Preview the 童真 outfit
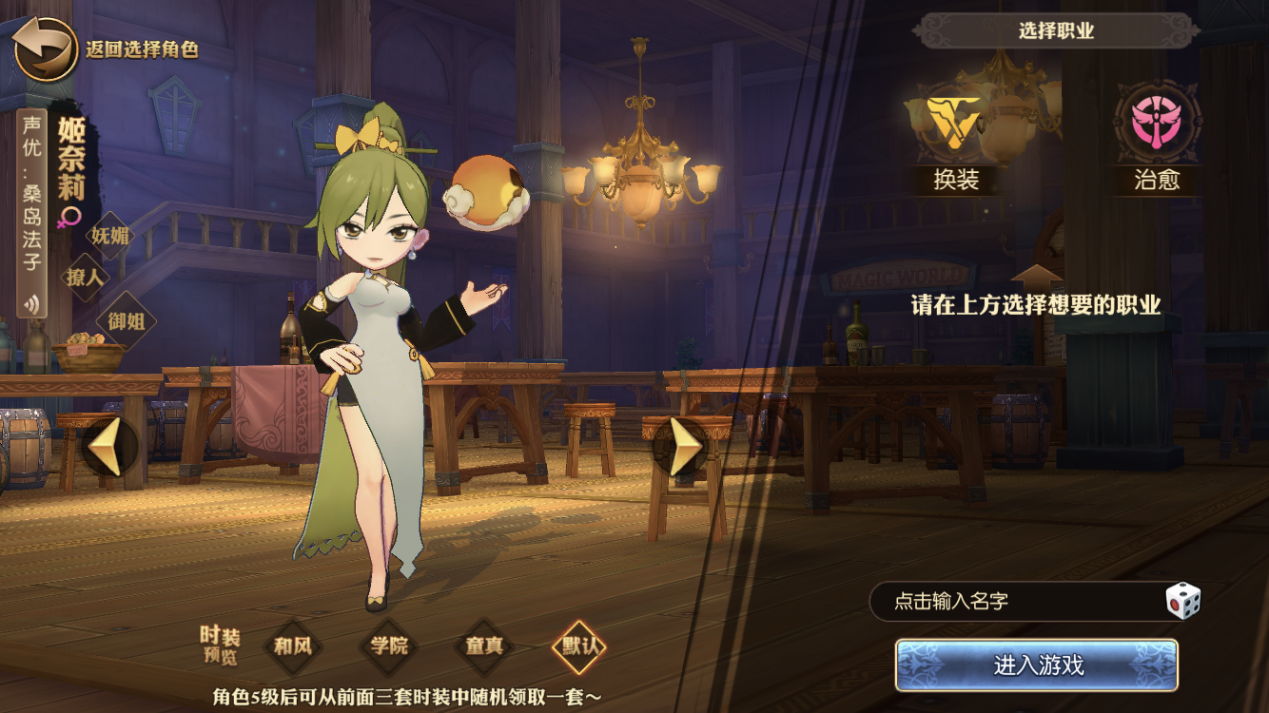Screen dimensions: 1269x713 tap(484, 645)
